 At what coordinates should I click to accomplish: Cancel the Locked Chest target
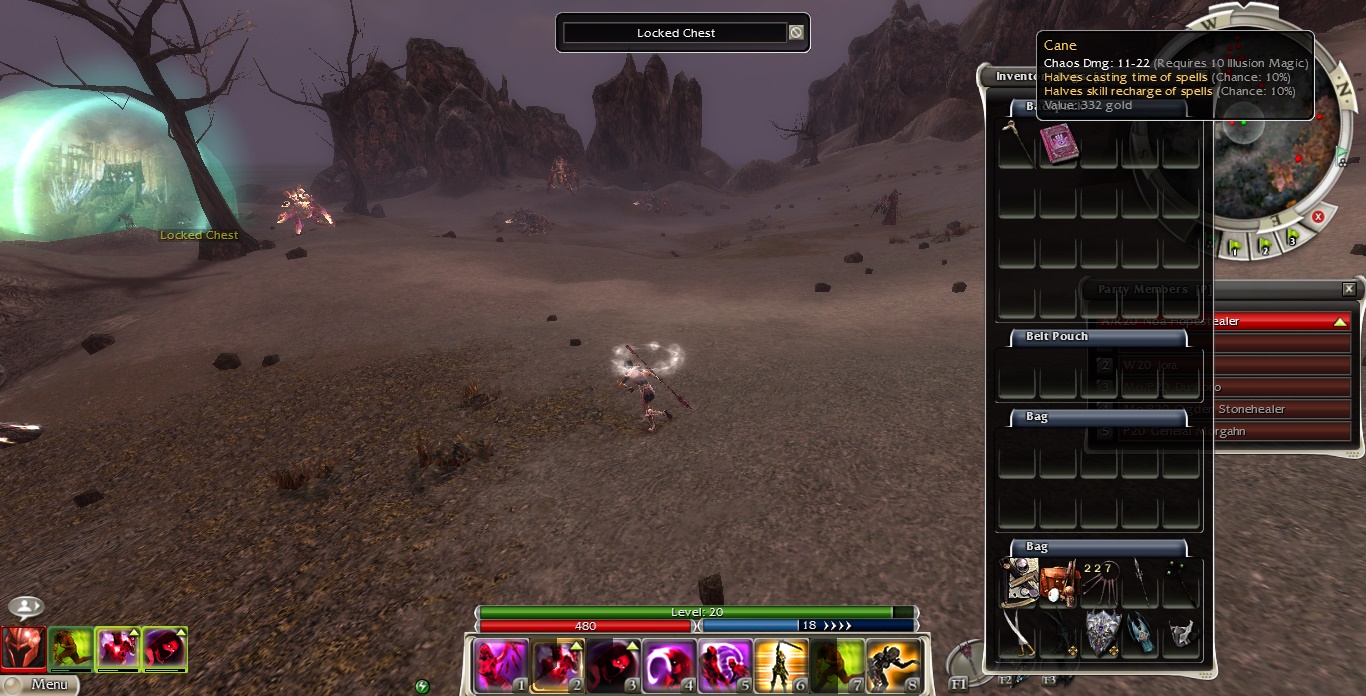click(x=796, y=33)
